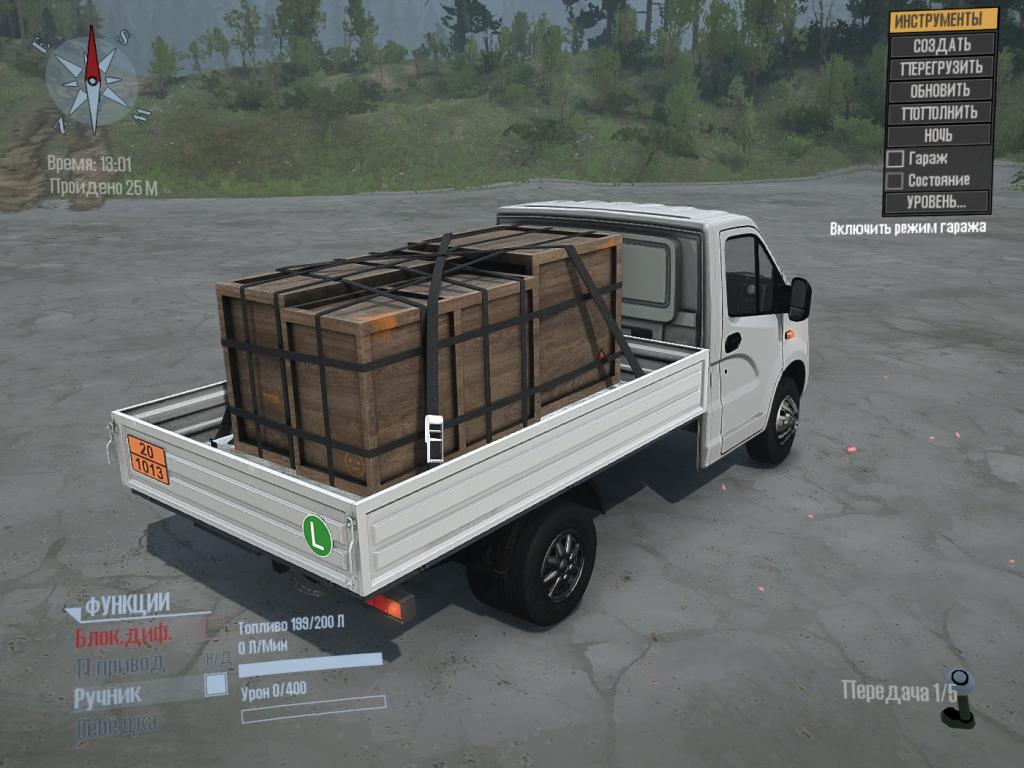The height and width of the screenshot is (768, 1024).
Task: Choose ПЕРЕГРУЗИТЬ in the tools menu
Action: click(941, 68)
